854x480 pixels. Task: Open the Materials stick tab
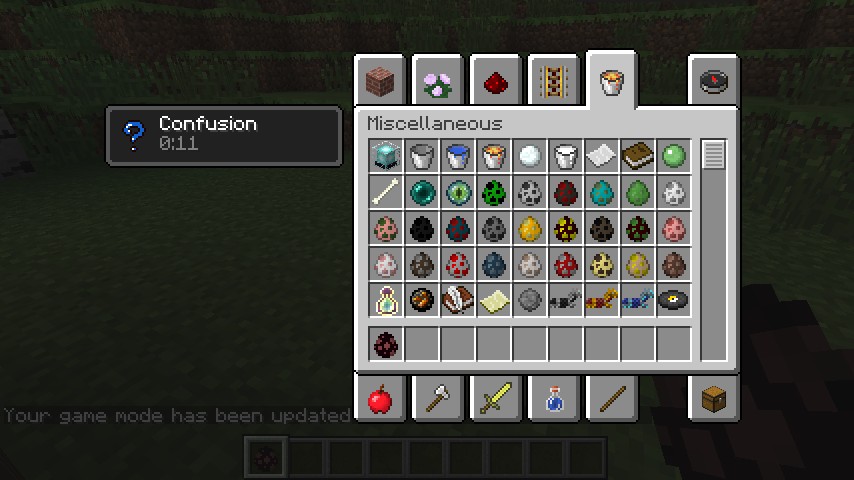coord(610,400)
